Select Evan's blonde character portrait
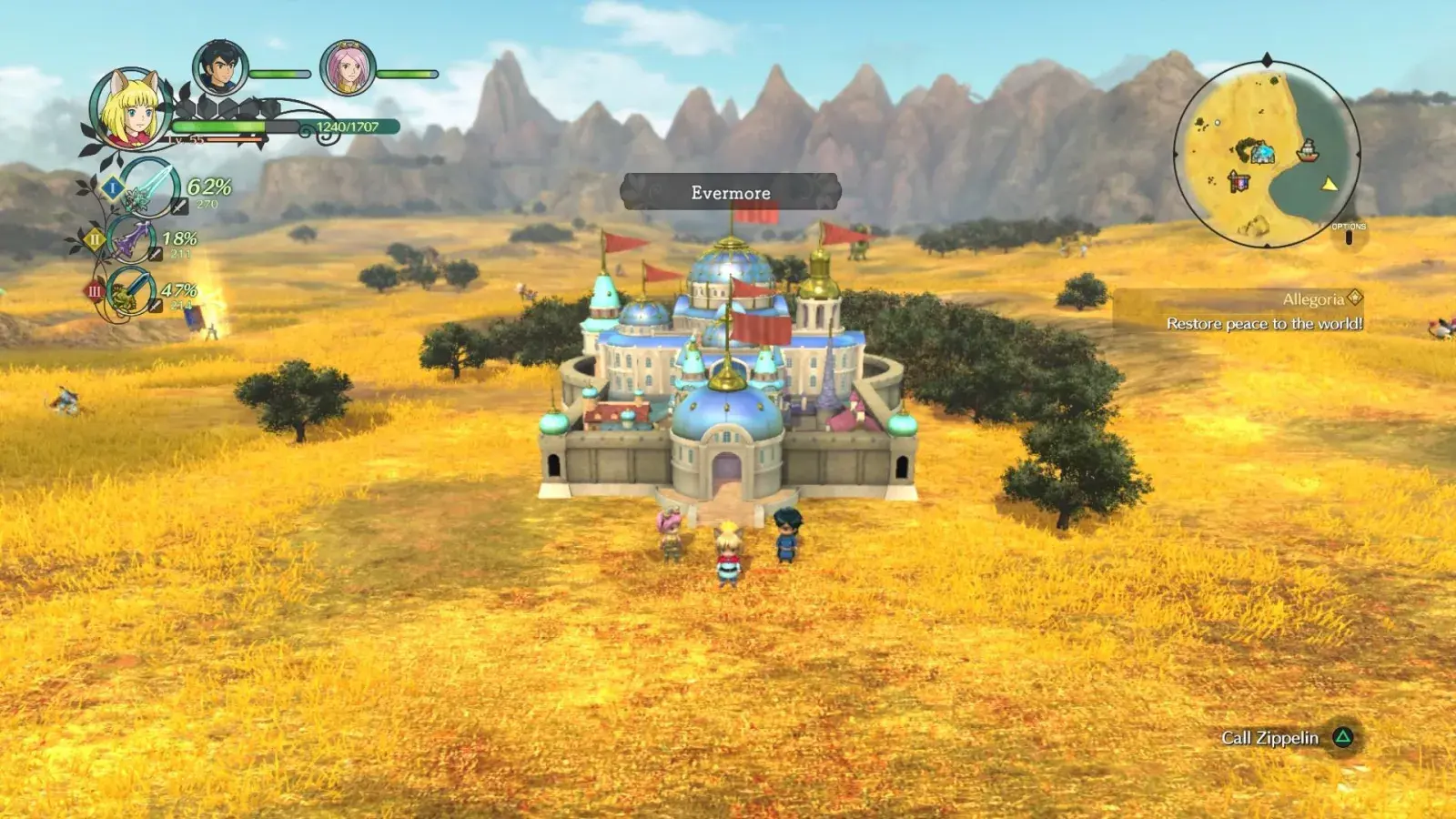The width and height of the screenshot is (1456, 819). 132,109
